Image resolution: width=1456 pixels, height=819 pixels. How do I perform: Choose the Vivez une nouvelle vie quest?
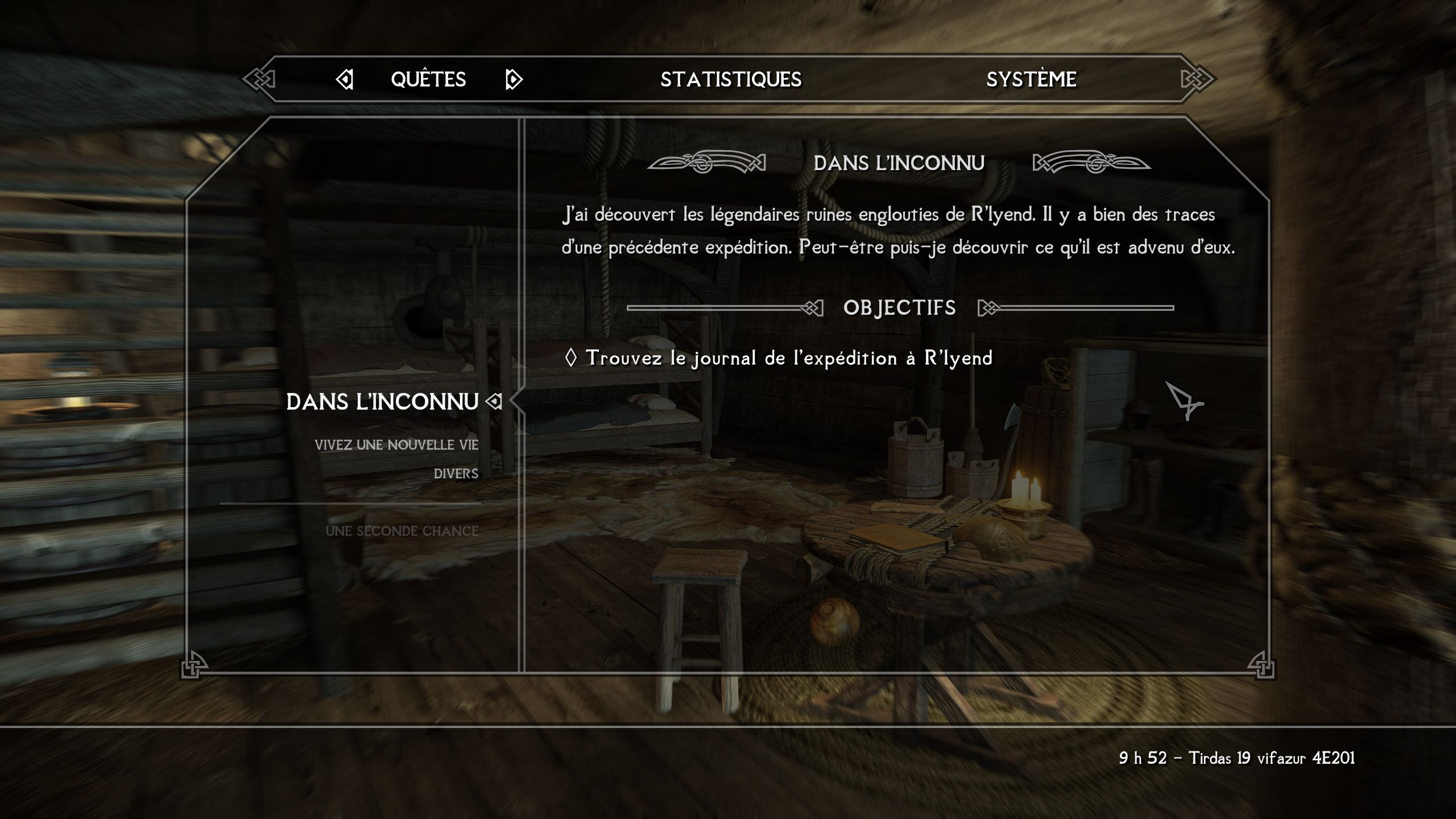tap(396, 445)
